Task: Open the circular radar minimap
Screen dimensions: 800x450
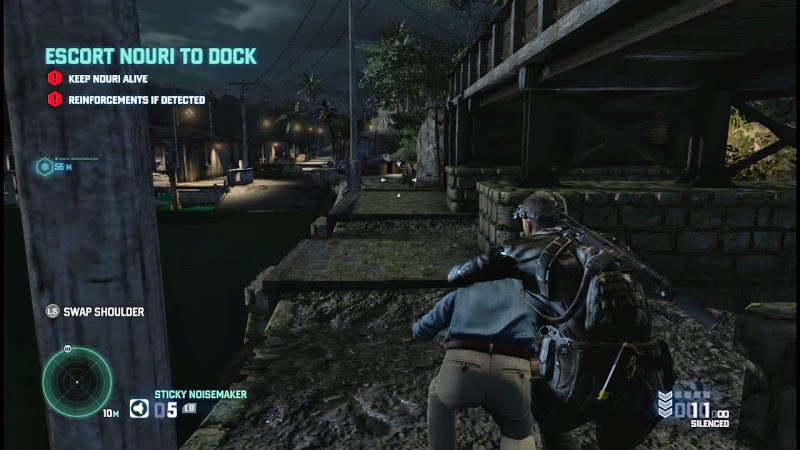Action: (77, 382)
